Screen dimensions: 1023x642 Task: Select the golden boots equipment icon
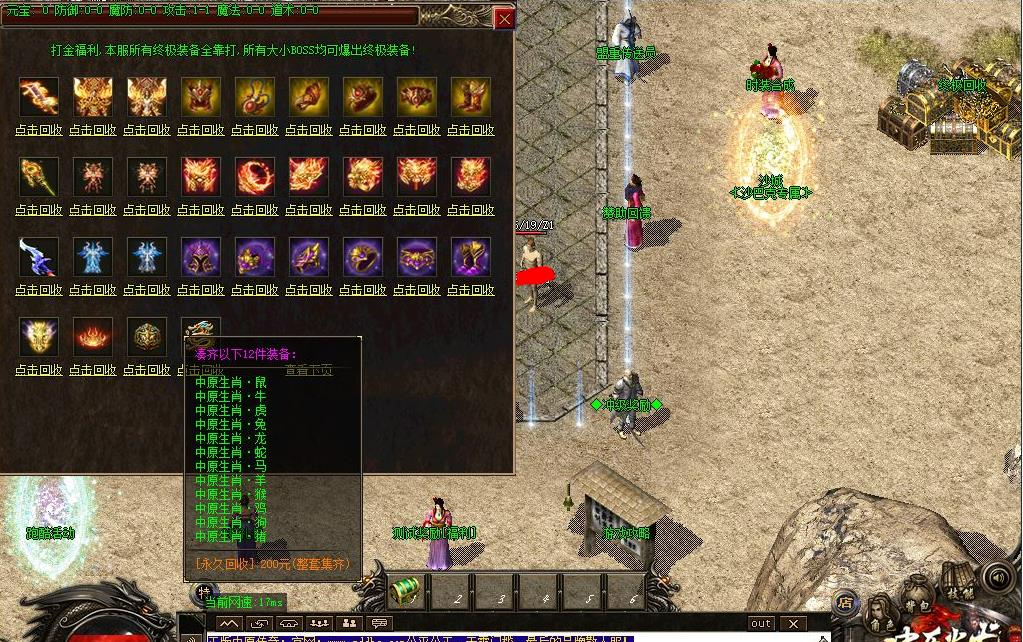(x=470, y=97)
